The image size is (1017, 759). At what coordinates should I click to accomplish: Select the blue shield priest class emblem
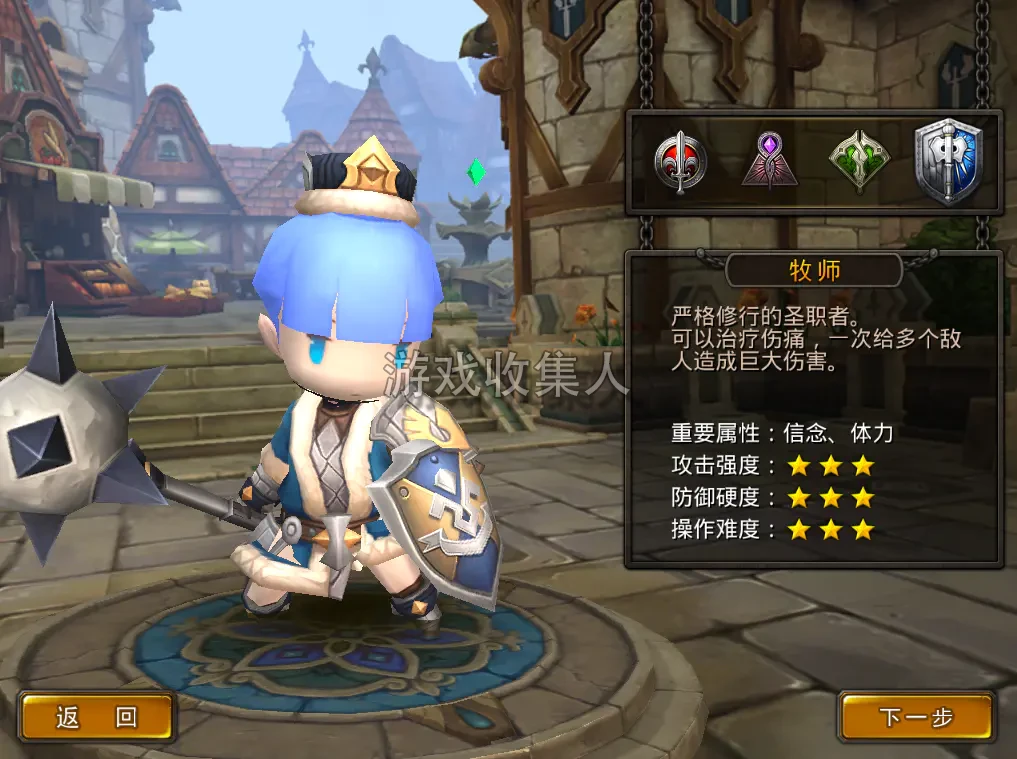click(x=949, y=161)
